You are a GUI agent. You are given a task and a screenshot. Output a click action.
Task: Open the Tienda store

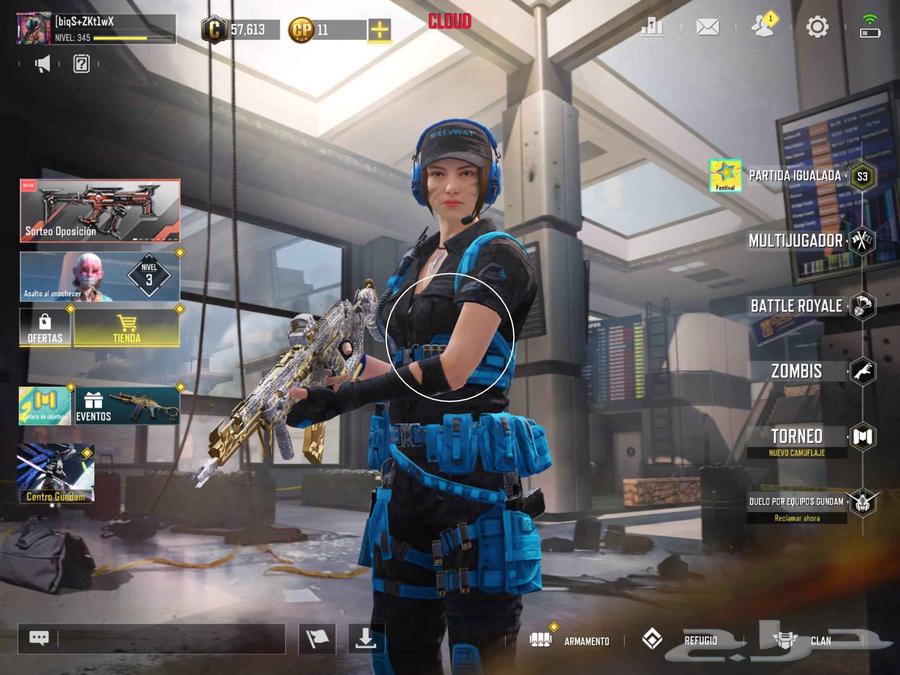[x=127, y=327]
